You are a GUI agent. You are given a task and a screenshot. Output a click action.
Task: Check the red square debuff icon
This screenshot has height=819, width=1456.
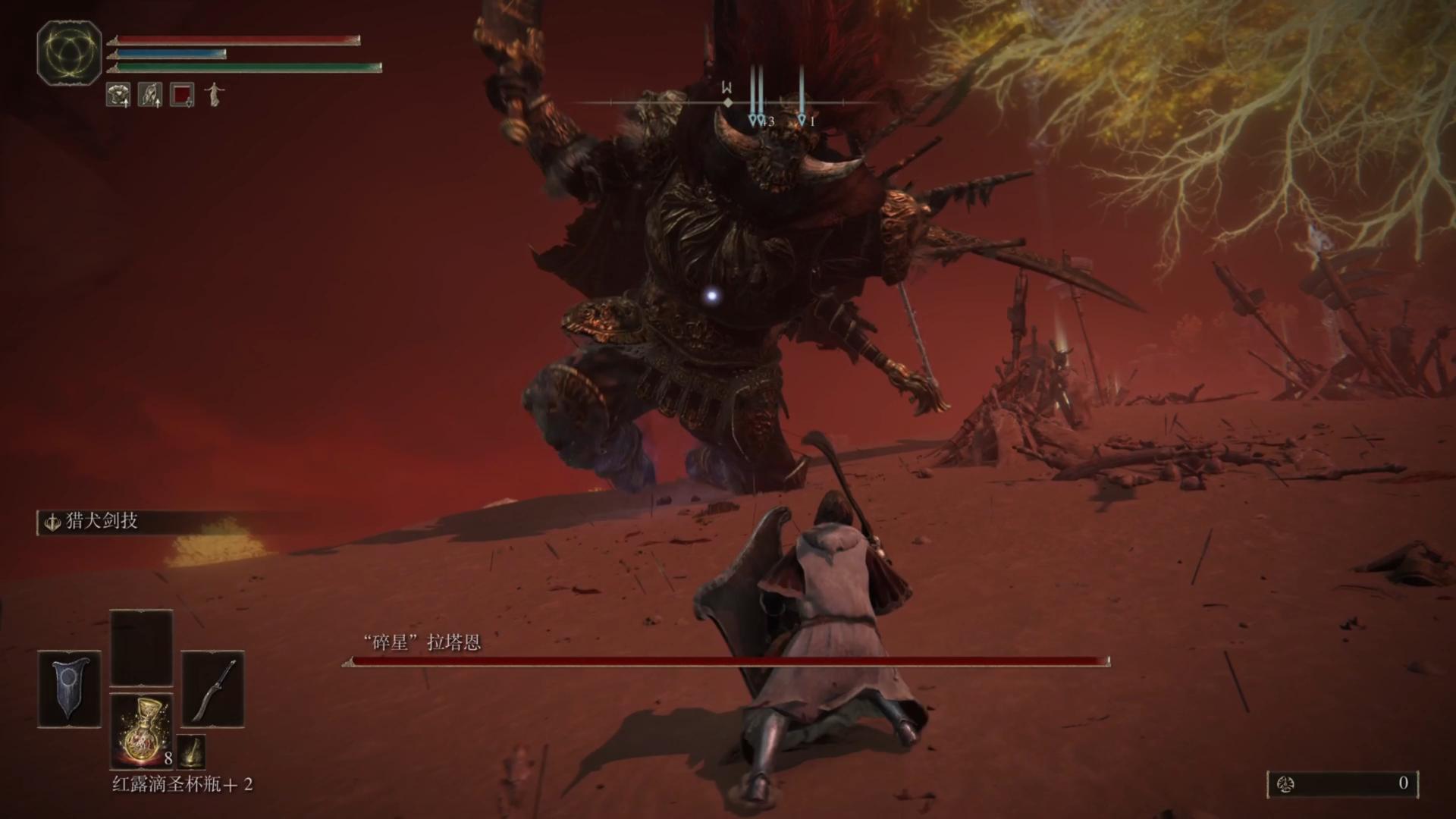click(182, 95)
